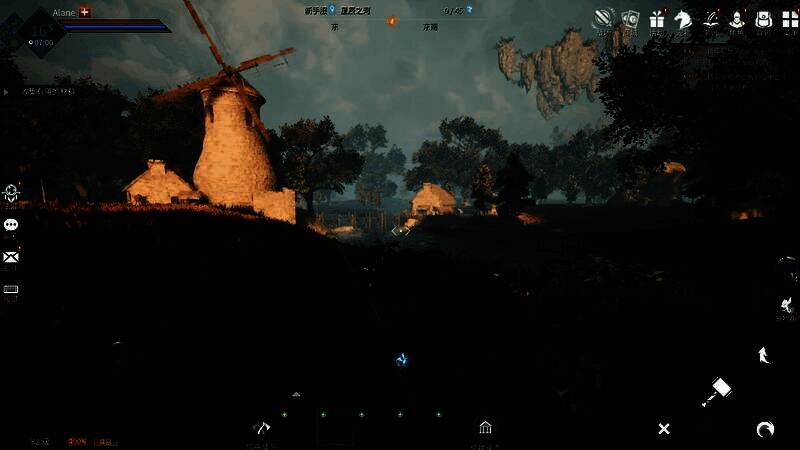Open the gift box rewards icon
Image resolution: width=800 pixels, height=450 pixels.
[x=657, y=19]
